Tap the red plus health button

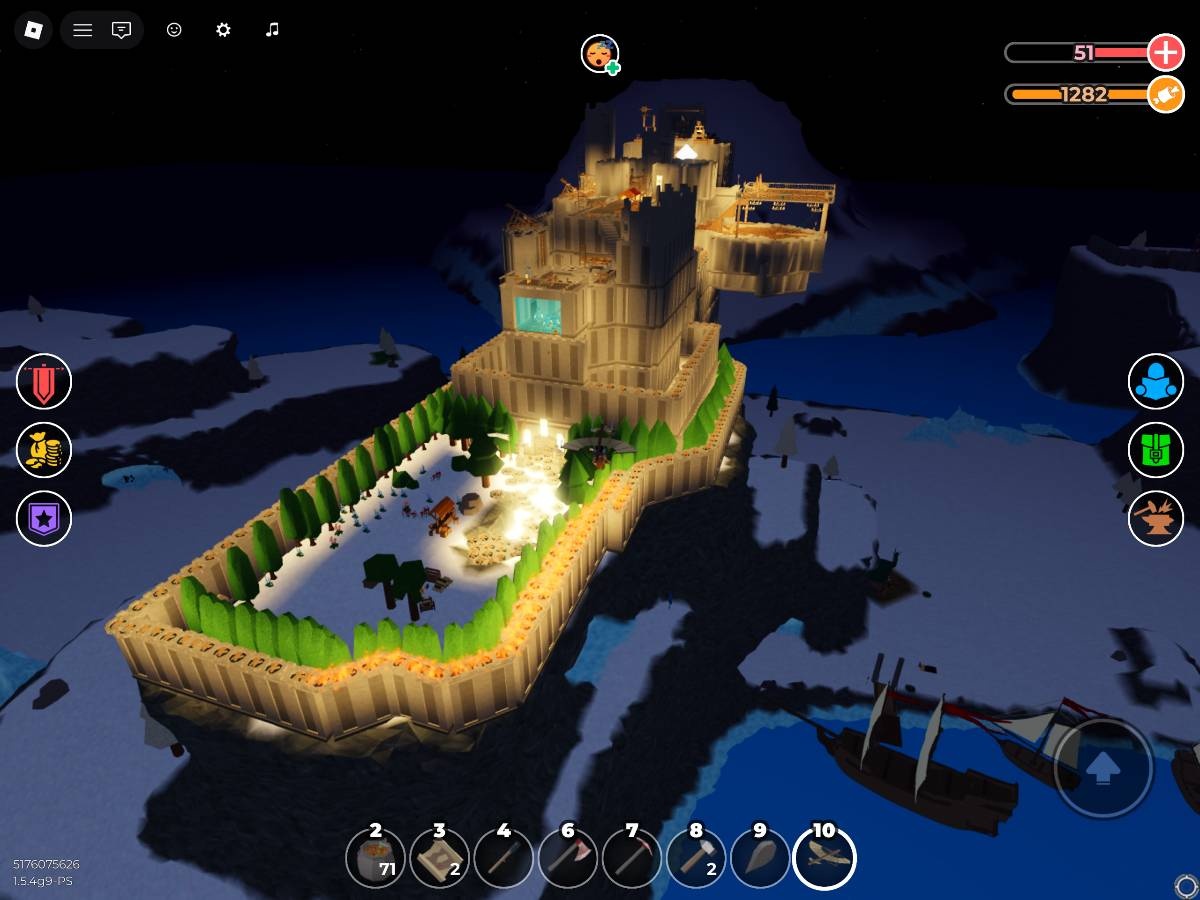click(1165, 52)
